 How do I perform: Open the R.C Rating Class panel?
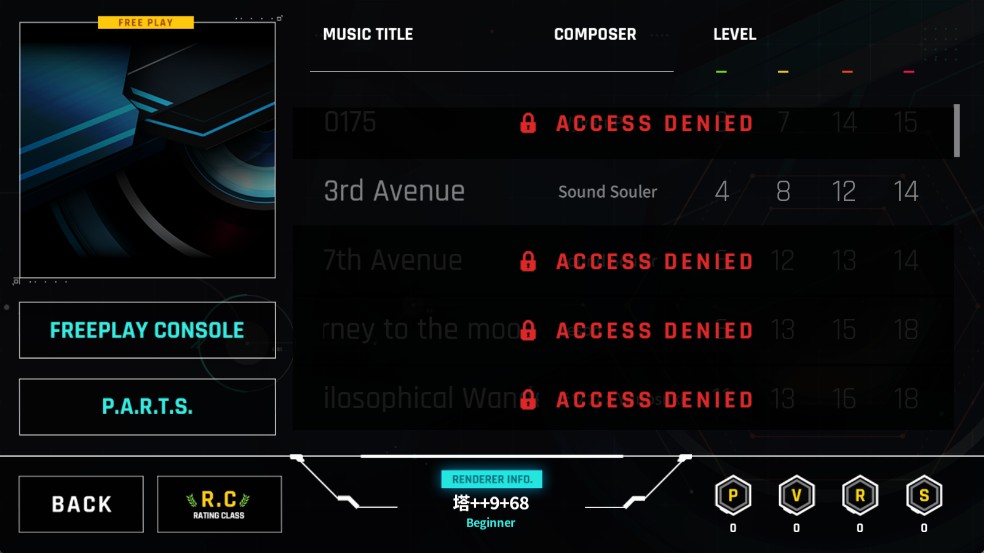coord(219,504)
